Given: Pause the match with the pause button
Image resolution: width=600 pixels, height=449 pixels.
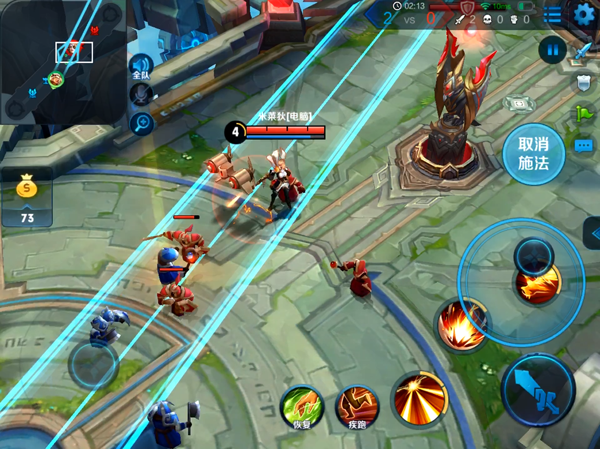Looking at the screenshot, I should coord(552,49).
